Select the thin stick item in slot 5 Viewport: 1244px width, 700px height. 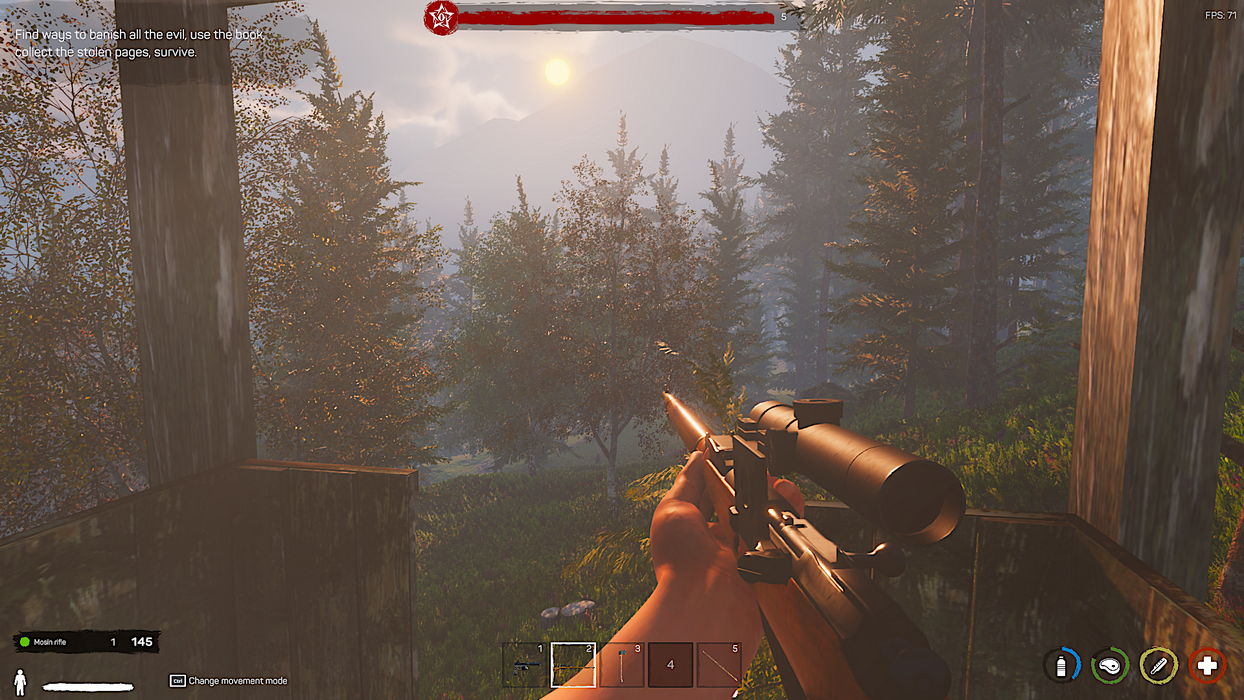(719, 665)
